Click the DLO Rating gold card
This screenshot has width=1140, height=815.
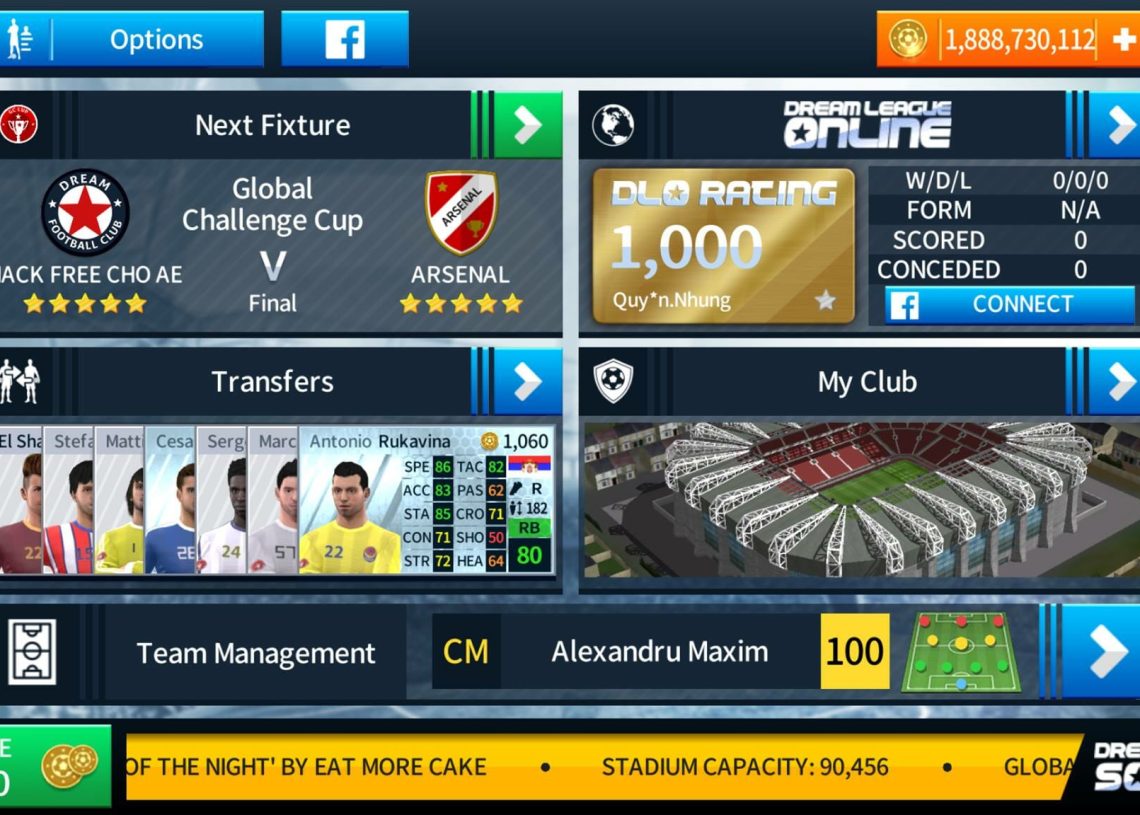coord(723,246)
